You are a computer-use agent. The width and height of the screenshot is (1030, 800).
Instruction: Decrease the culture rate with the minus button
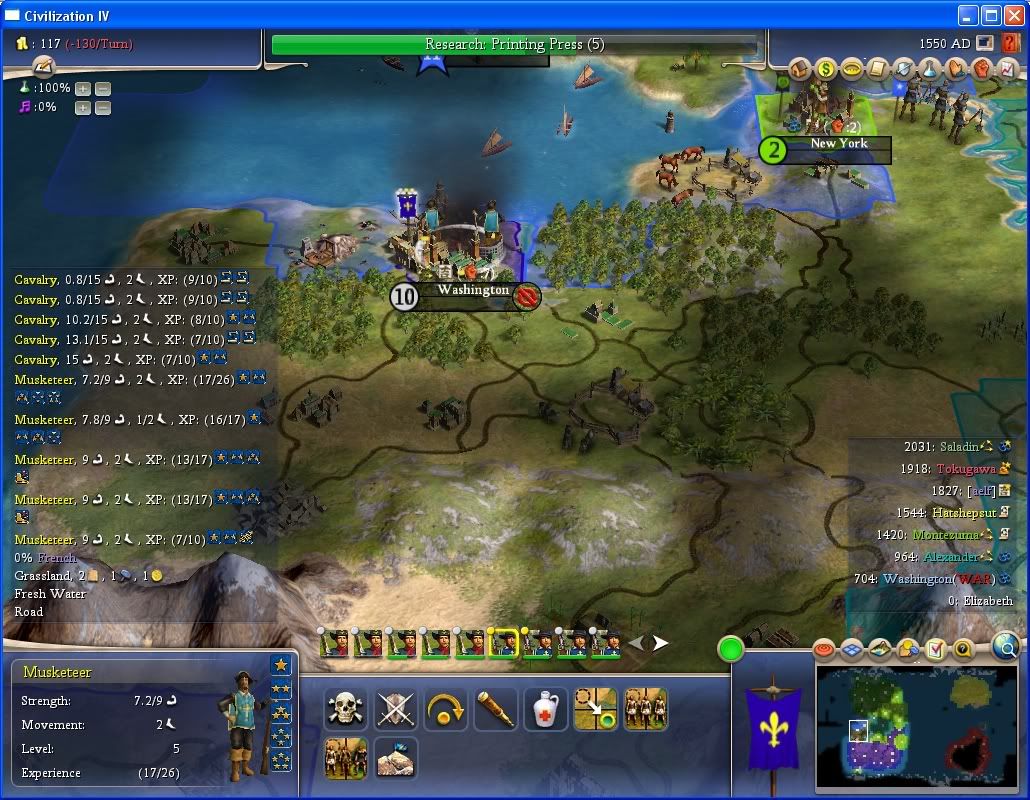103,107
